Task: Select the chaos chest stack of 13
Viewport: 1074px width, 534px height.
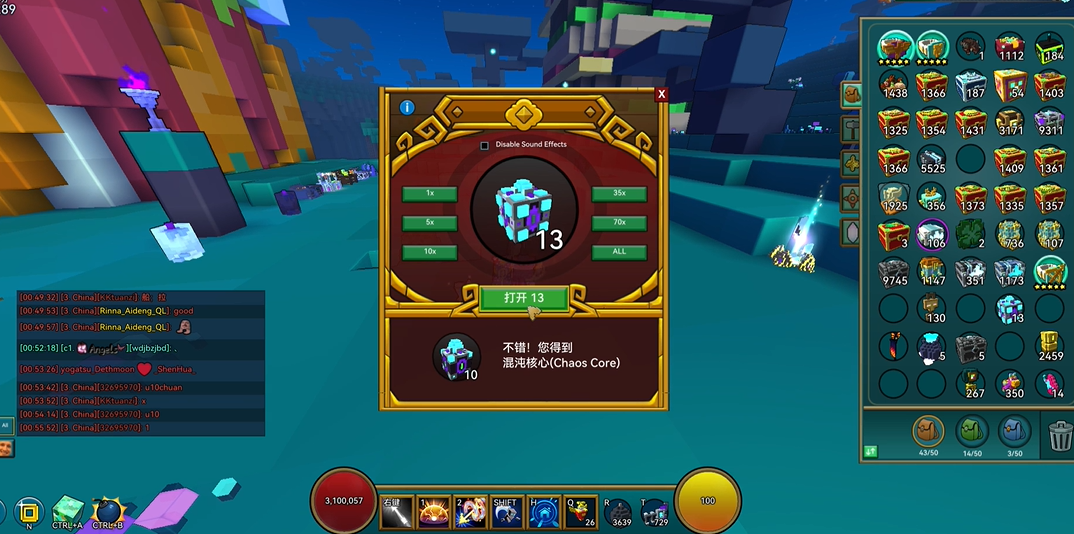Action: tap(1010, 309)
